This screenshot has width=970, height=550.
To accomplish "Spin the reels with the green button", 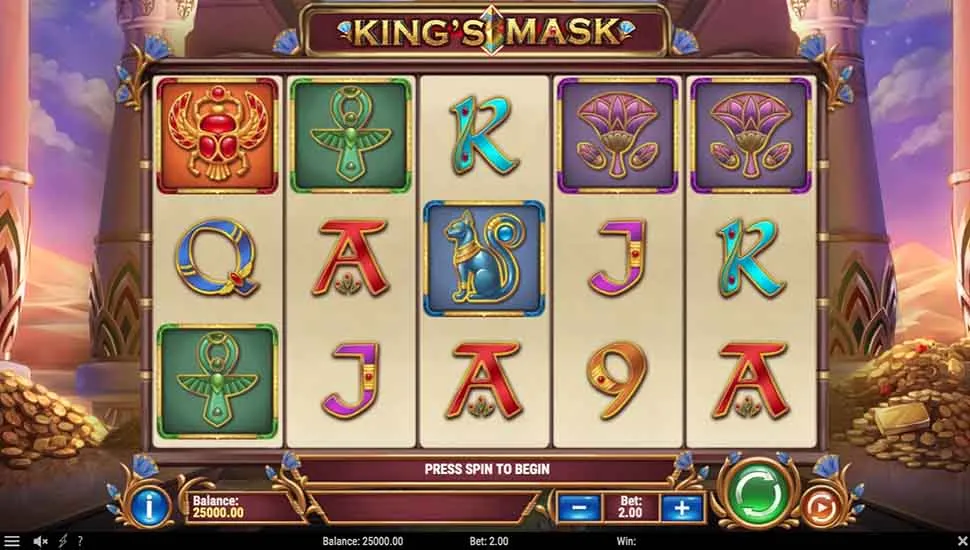I will point(757,490).
